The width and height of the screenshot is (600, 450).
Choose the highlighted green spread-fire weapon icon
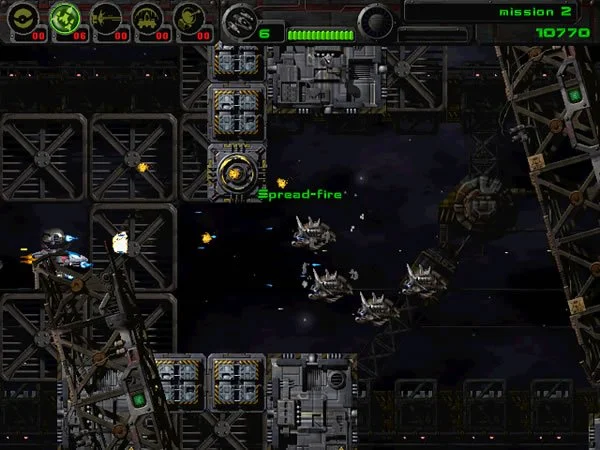[x=65, y=17]
